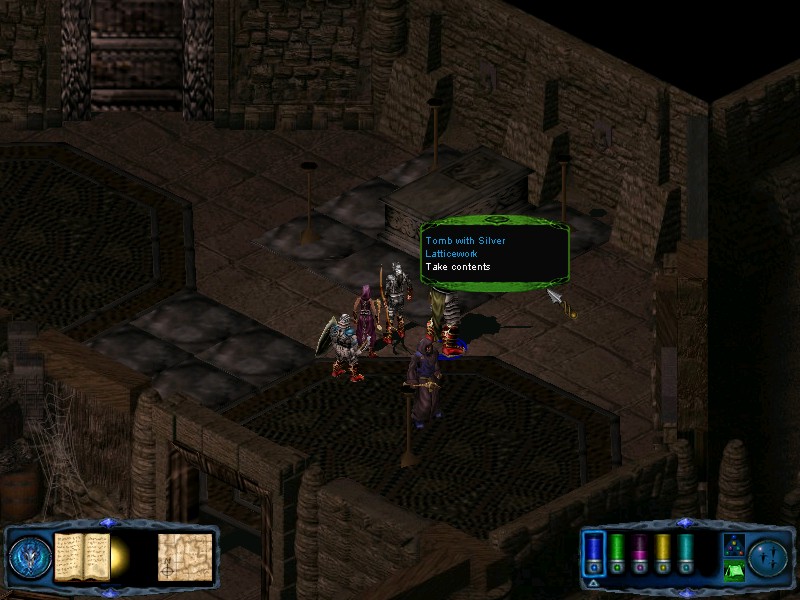Image resolution: width=800 pixels, height=600 pixels.
Task: Open the journal book
Action: [82, 556]
